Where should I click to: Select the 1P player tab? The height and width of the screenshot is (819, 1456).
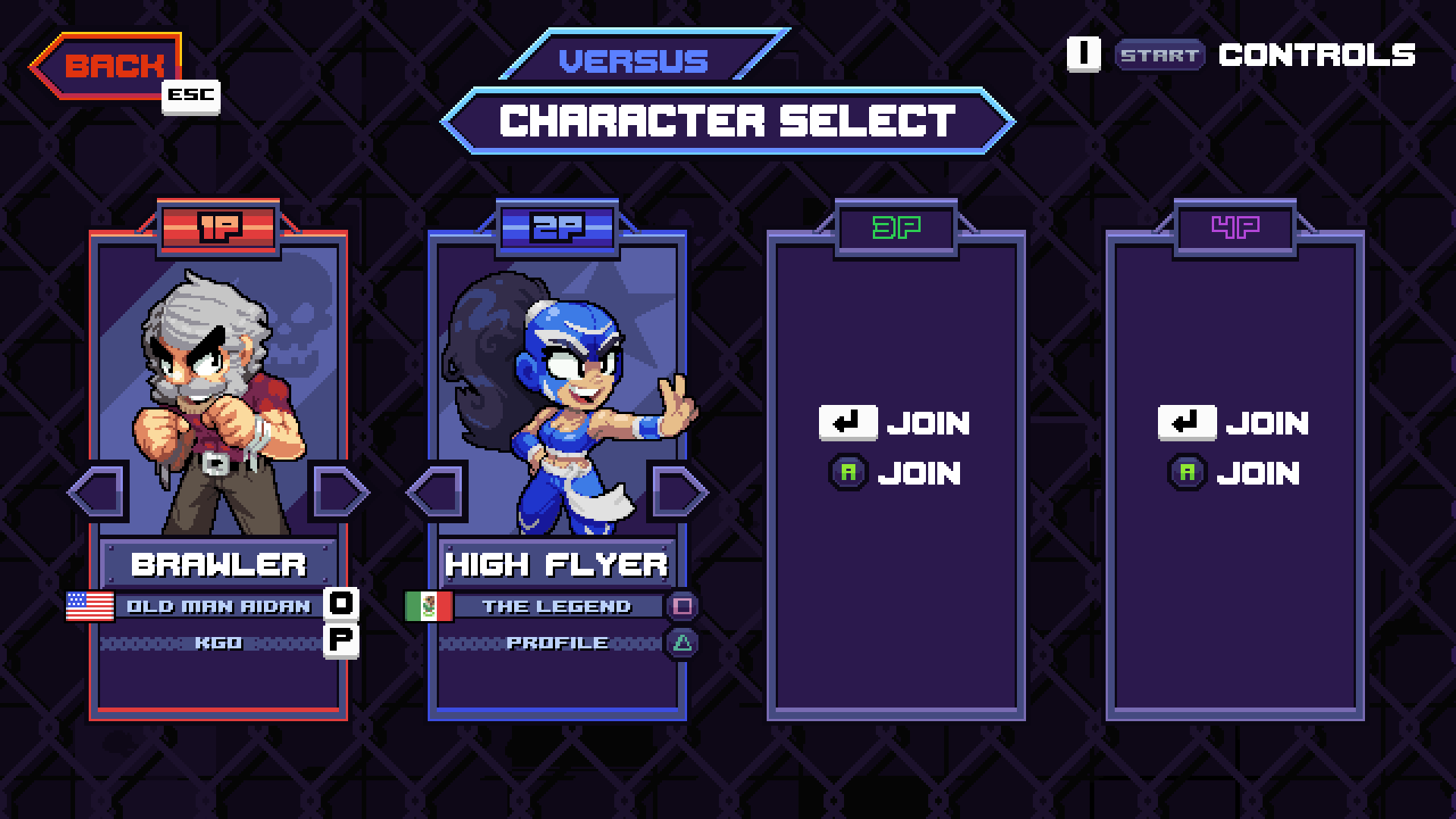click(218, 225)
